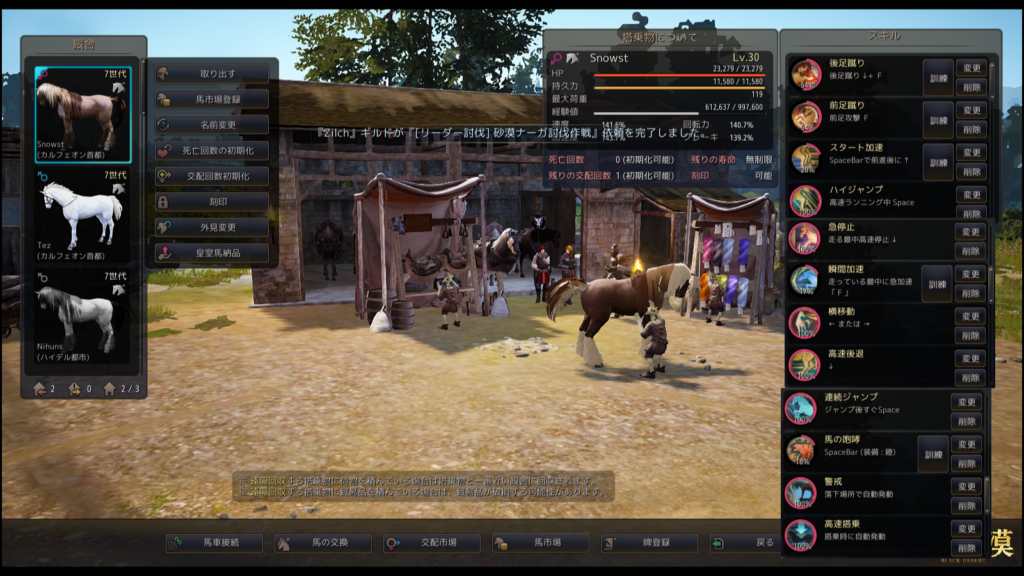Click the 皇室馬納品 imperial horse delivery button

213,253
